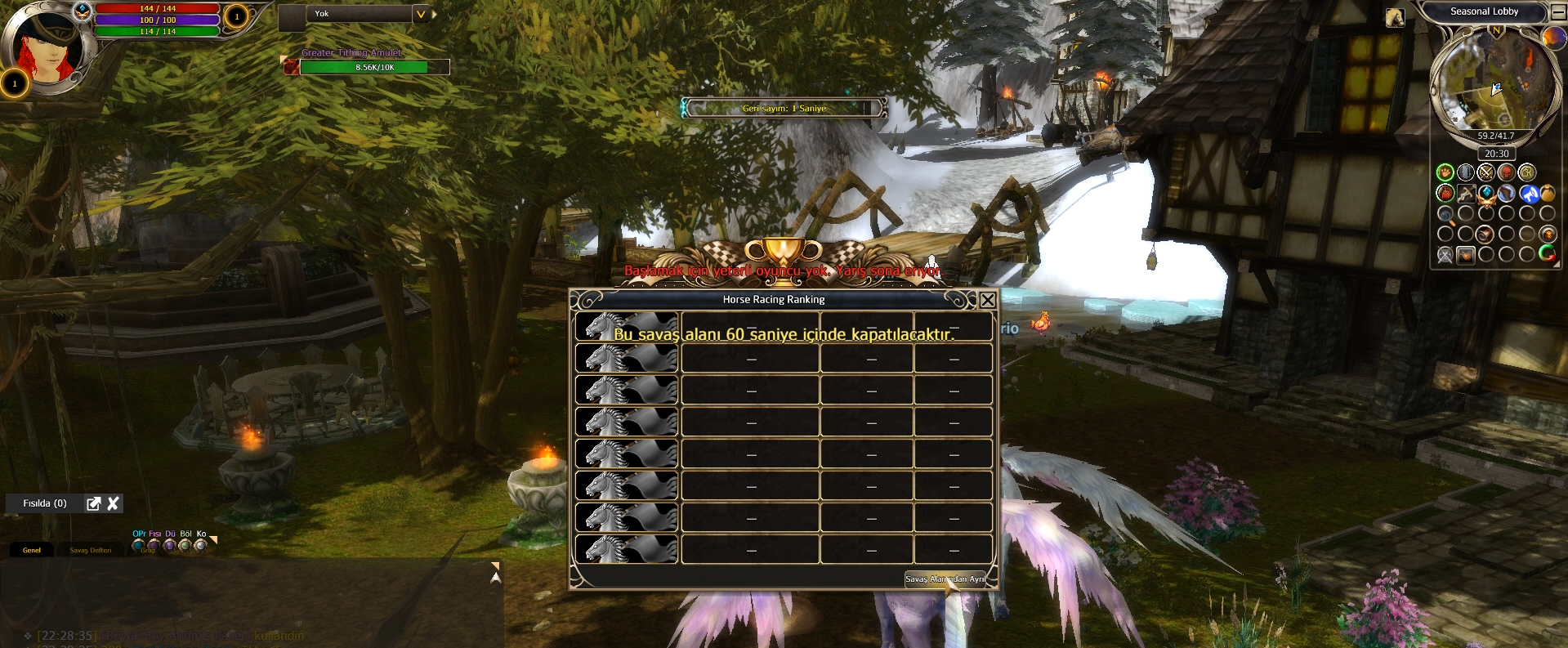Open the crossed swords icon
1568x648 pixels.
coord(1485,172)
